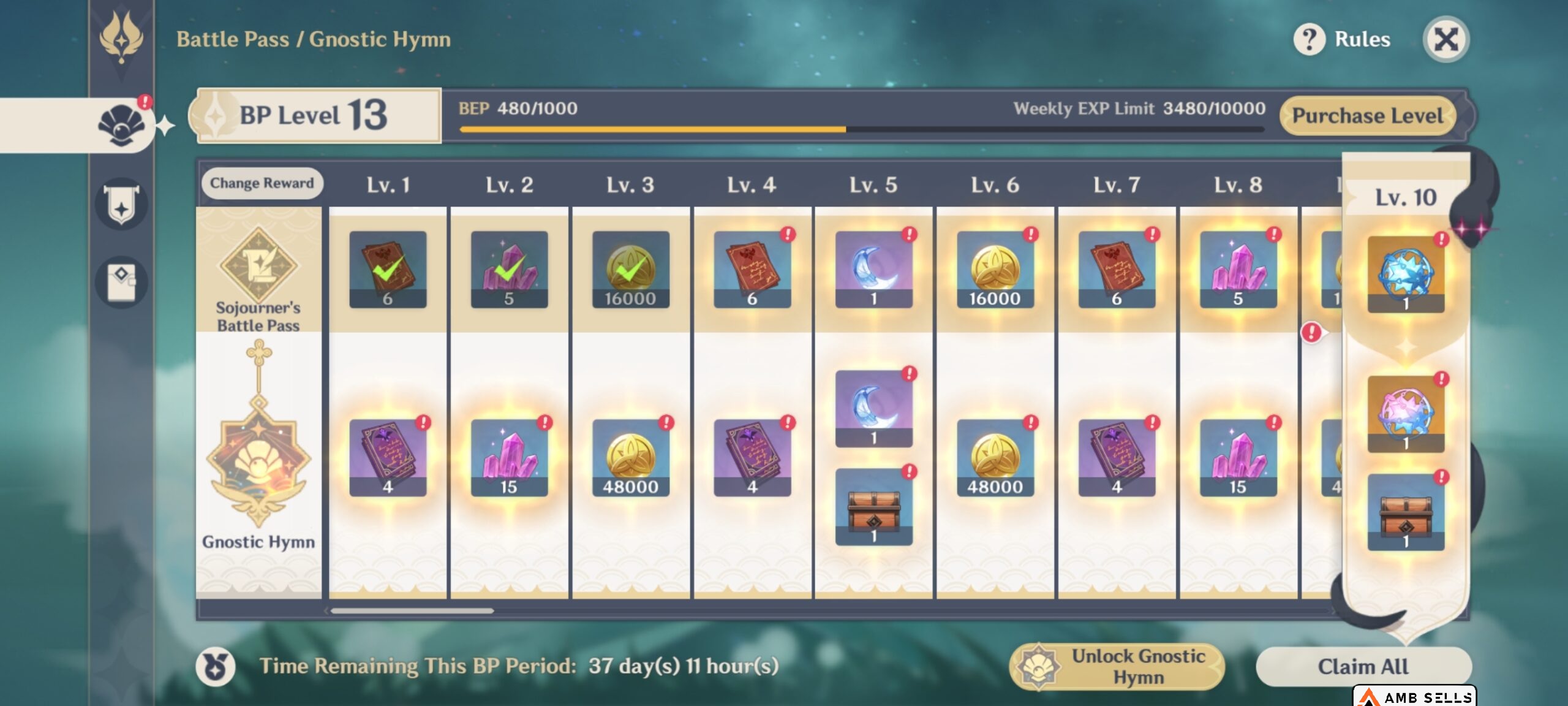This screenshot has width=1568, height=706.
Task: Select the Lv. 5 Gnostic treasure chest reward
Action: pos(873,507)
